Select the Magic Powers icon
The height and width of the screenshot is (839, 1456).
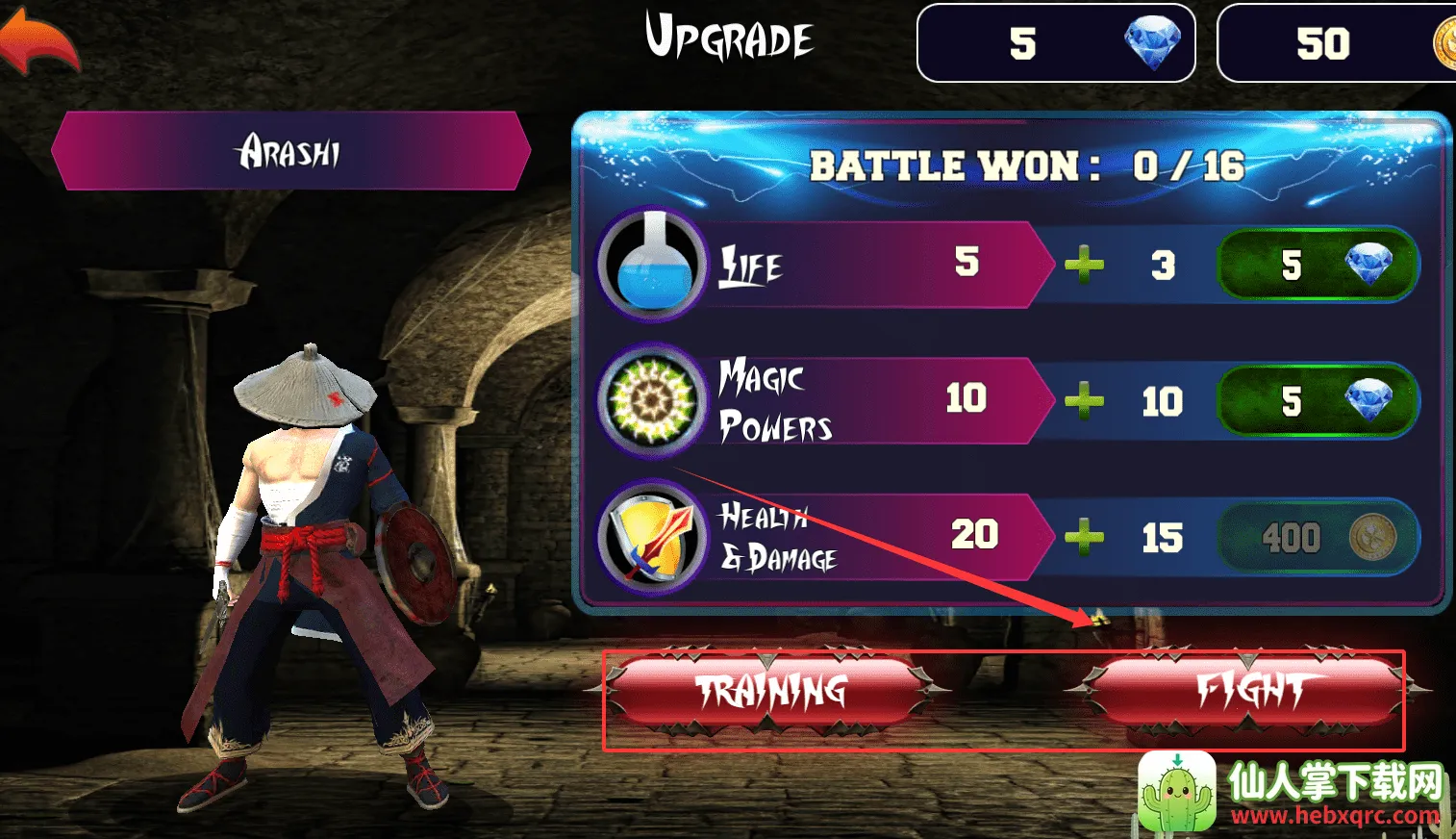[652, 399]
